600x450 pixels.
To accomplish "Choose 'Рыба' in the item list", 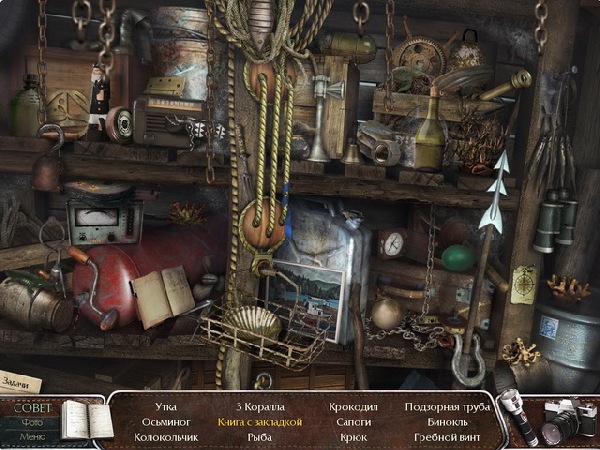I will coord(260,437).
